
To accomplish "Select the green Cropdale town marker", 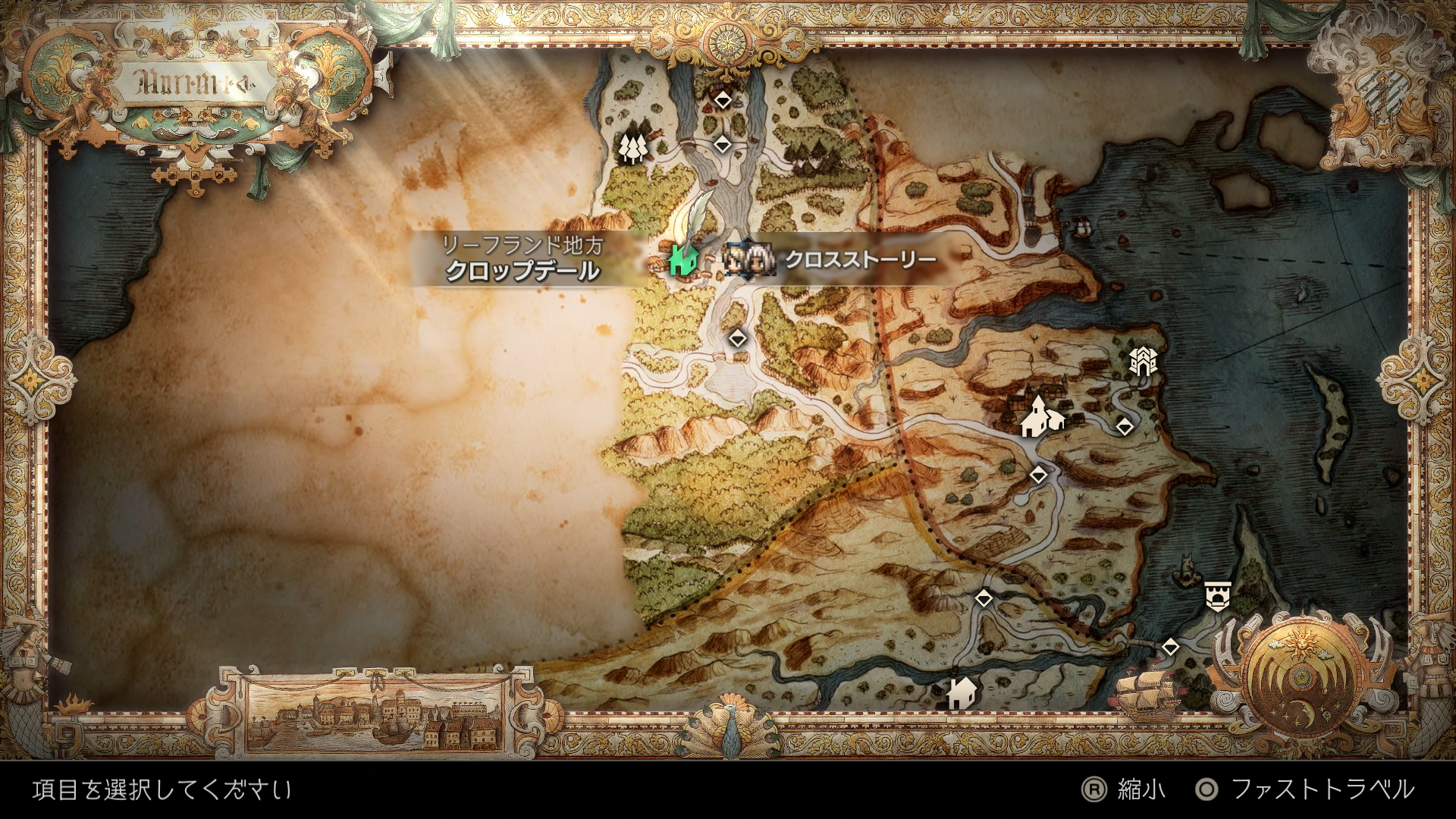I will tap(683, 259).
